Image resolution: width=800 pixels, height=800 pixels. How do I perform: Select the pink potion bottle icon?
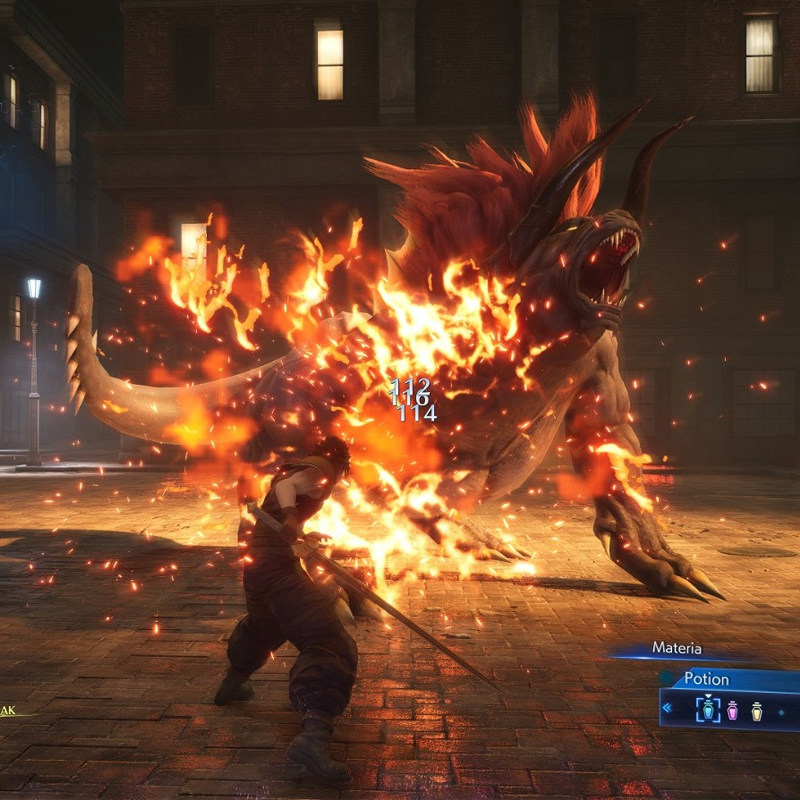coord(733,710)
